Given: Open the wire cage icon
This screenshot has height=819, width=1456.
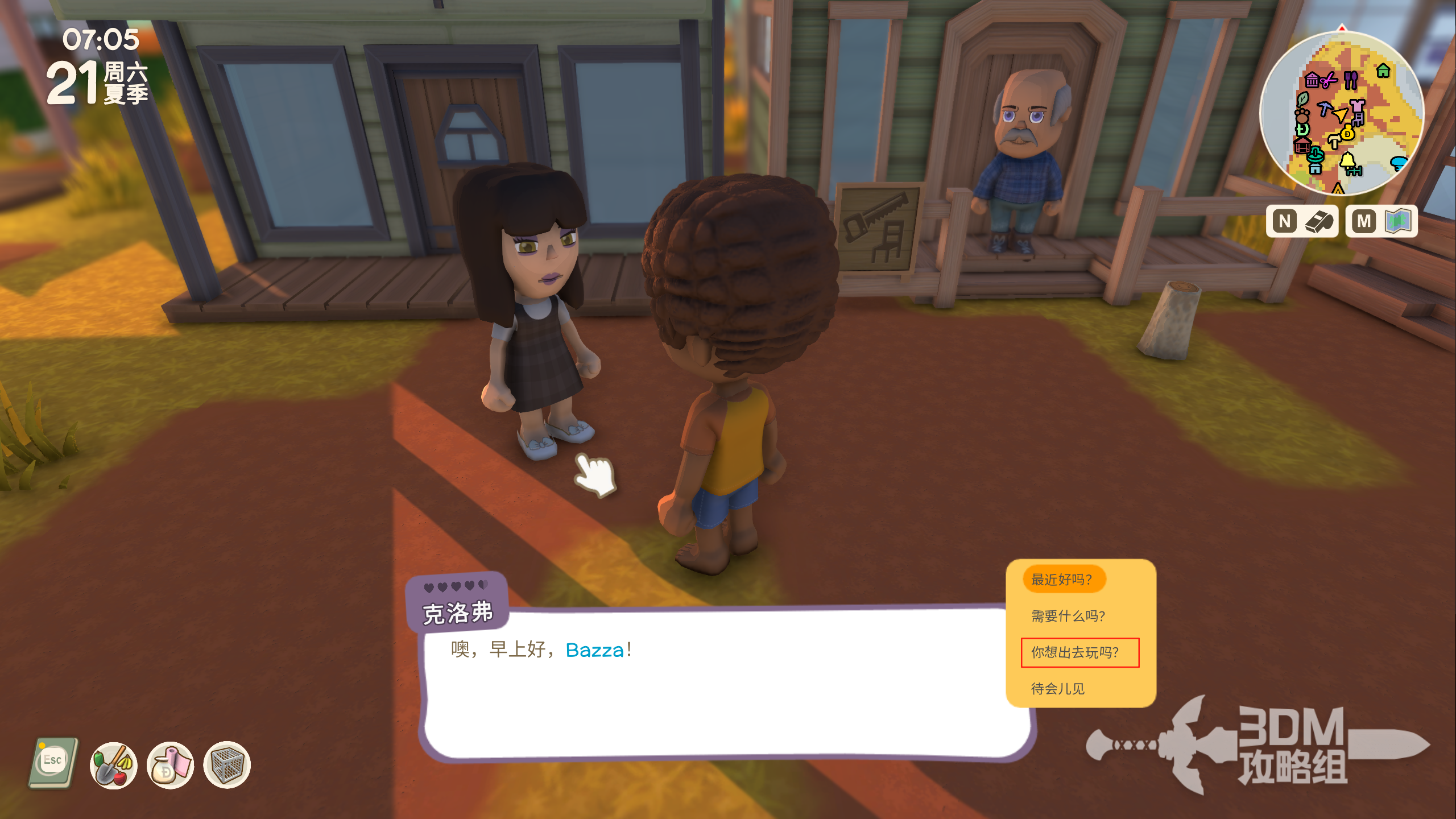Looking at the screenshot, I should [x=227, y=765].
